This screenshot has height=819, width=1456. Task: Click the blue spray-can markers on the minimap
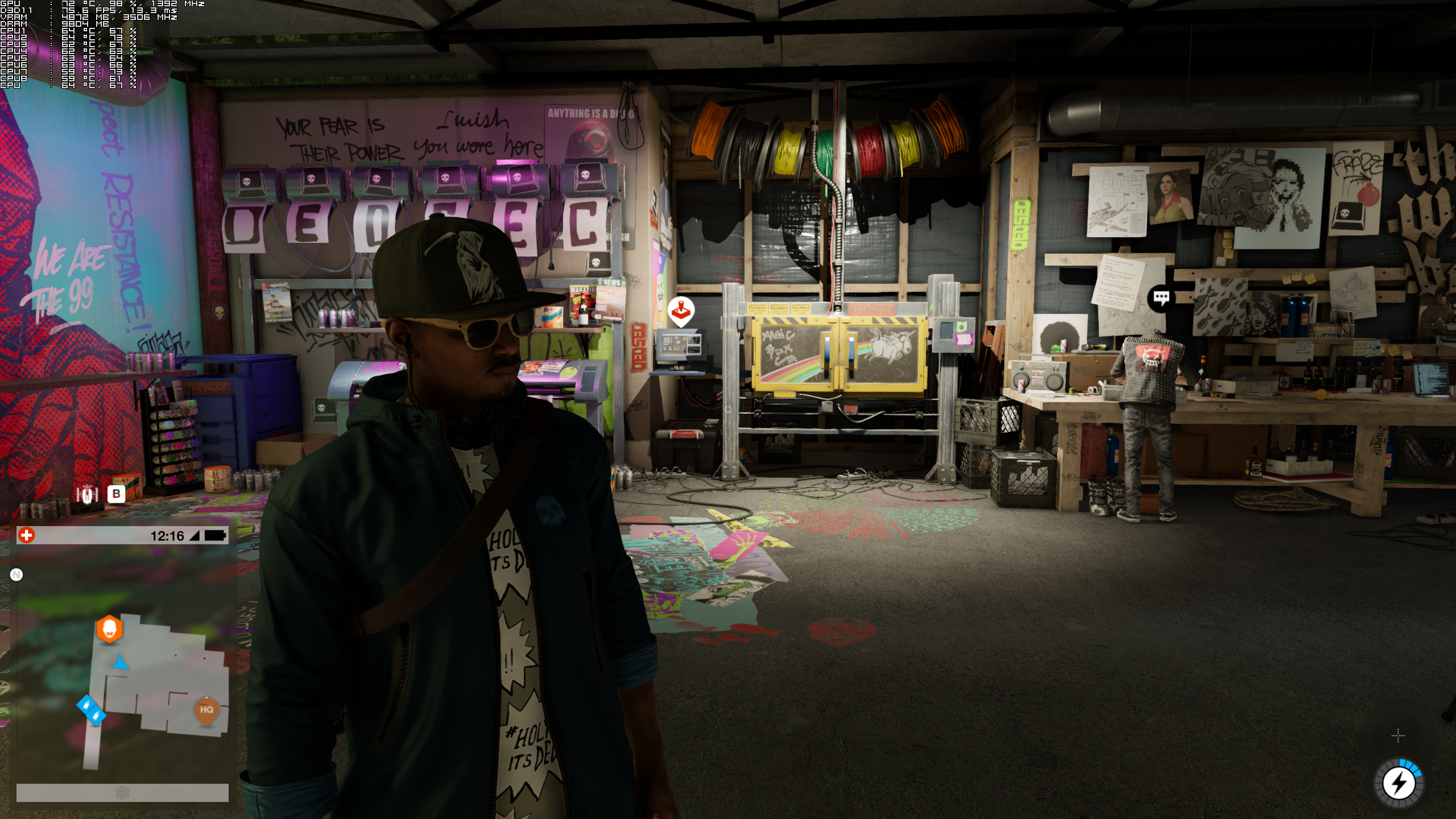(x=91, y=710)
